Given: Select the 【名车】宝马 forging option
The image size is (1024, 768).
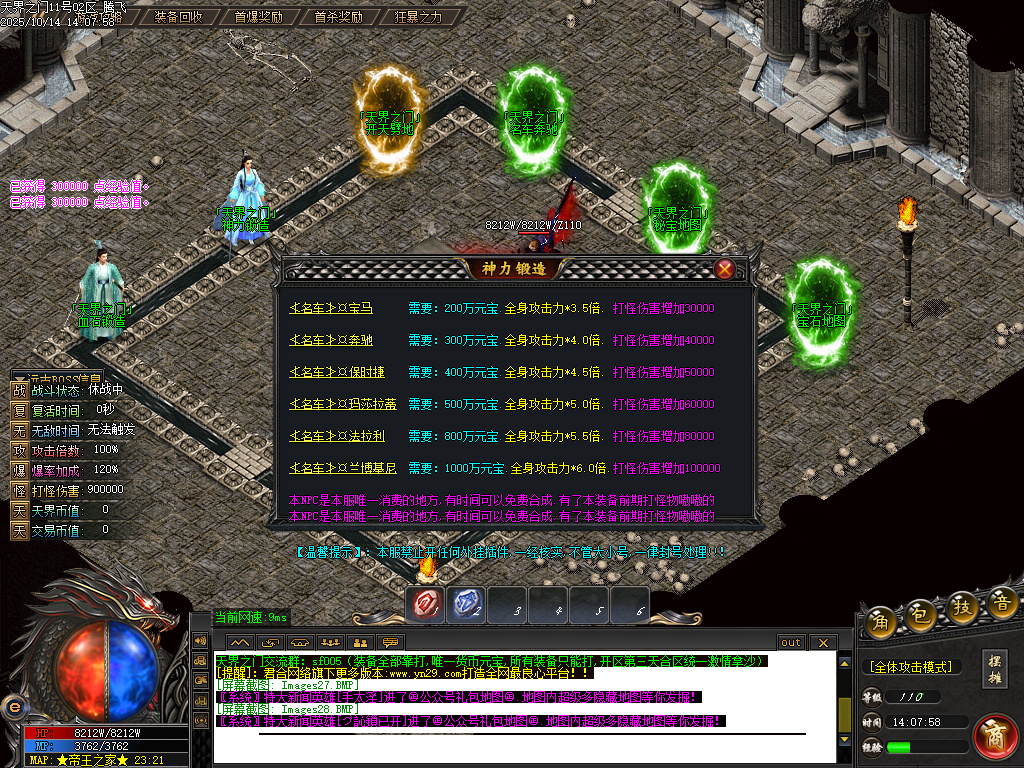Looking at the screenshot, I should (x=331, y=309).
